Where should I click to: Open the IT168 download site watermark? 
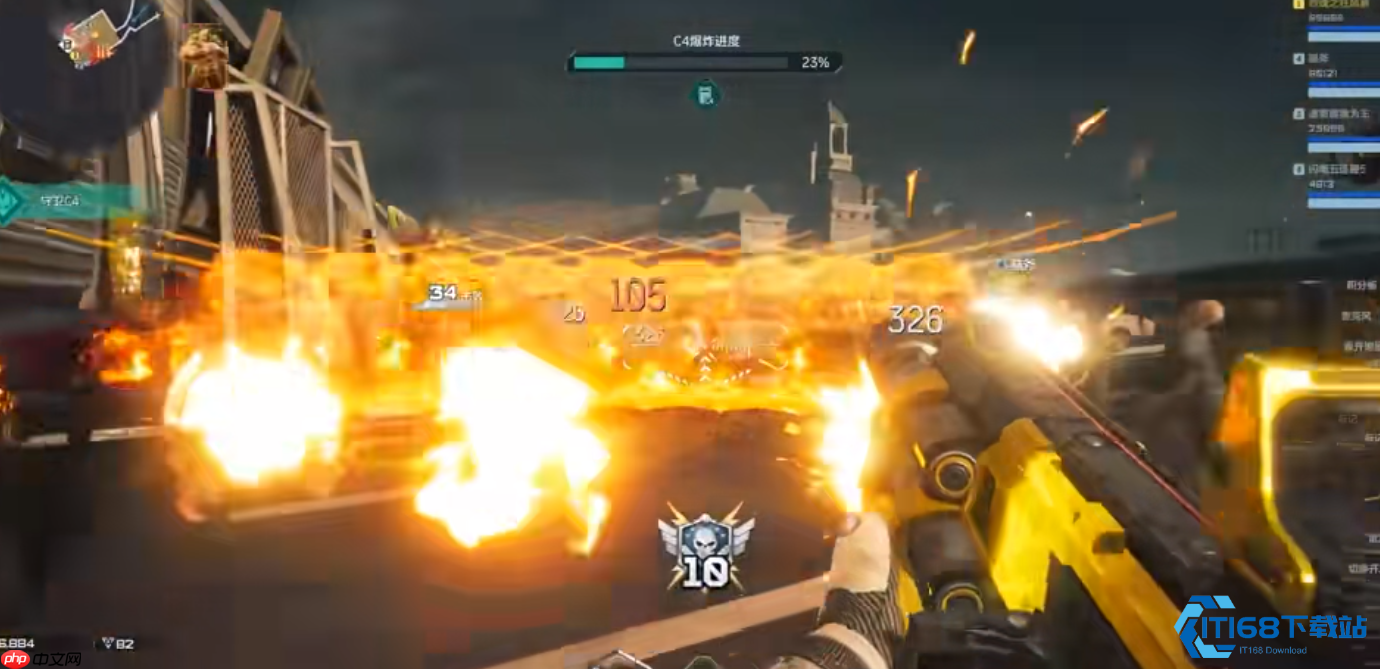coord(1272,629)
